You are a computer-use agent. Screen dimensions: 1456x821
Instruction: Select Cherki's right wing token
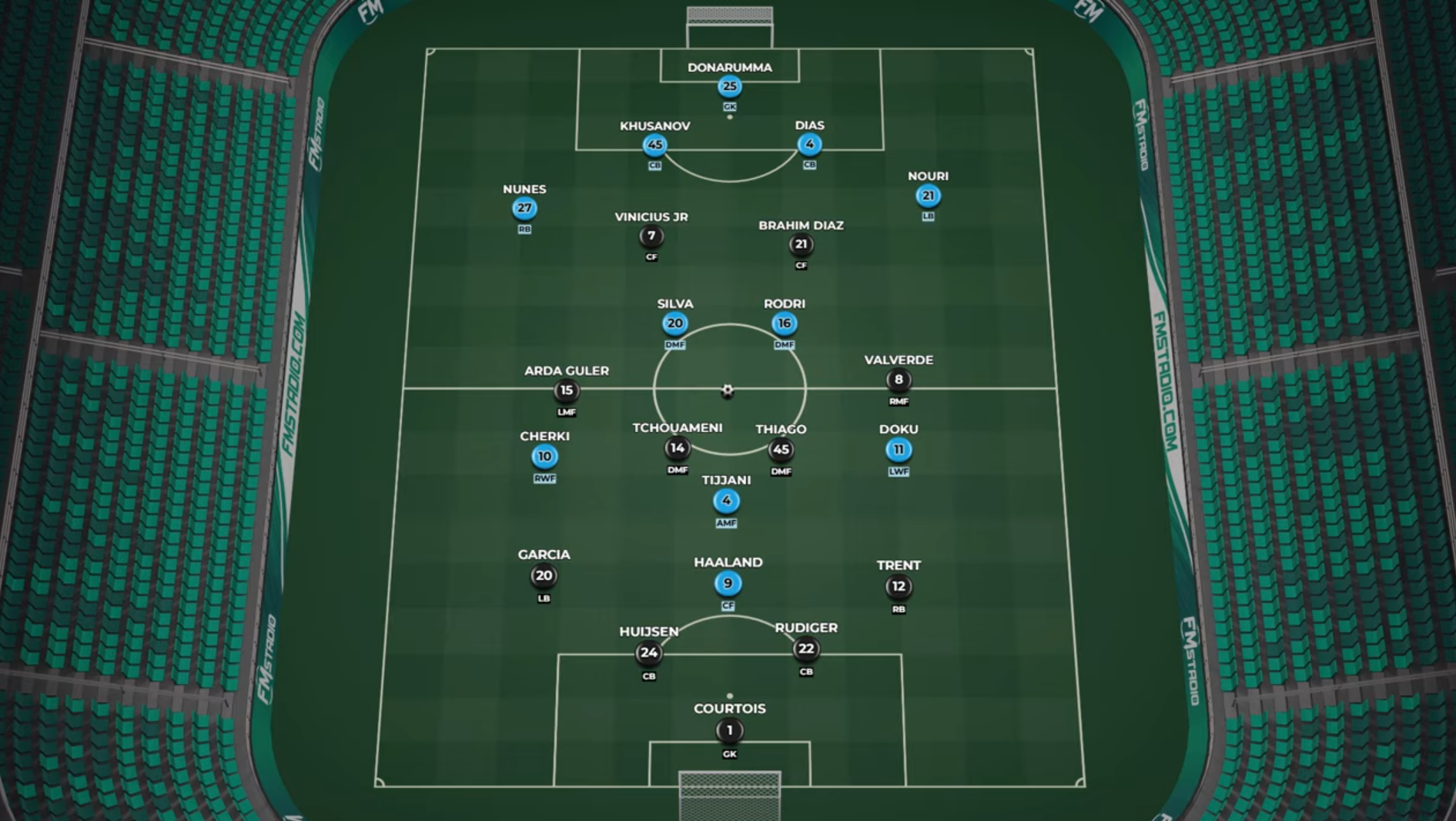click(544, 457)
